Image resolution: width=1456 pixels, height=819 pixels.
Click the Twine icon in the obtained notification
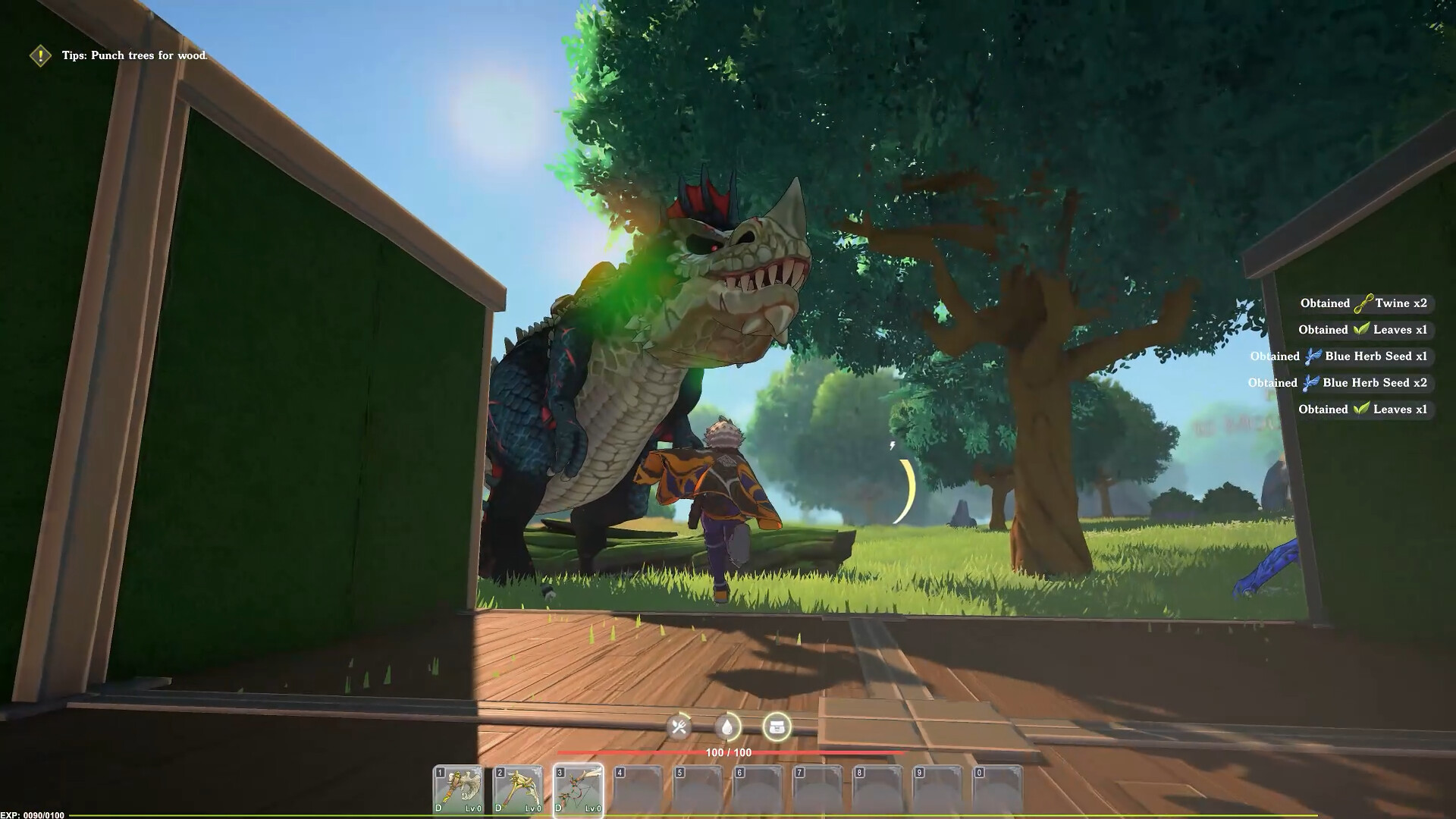1363,303
